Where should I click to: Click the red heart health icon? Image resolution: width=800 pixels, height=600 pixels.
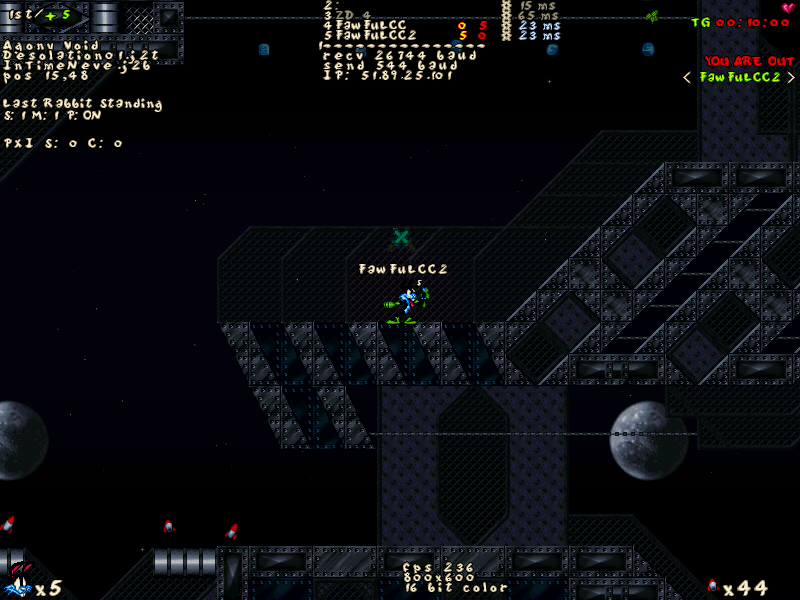click(x=788, y=9)
